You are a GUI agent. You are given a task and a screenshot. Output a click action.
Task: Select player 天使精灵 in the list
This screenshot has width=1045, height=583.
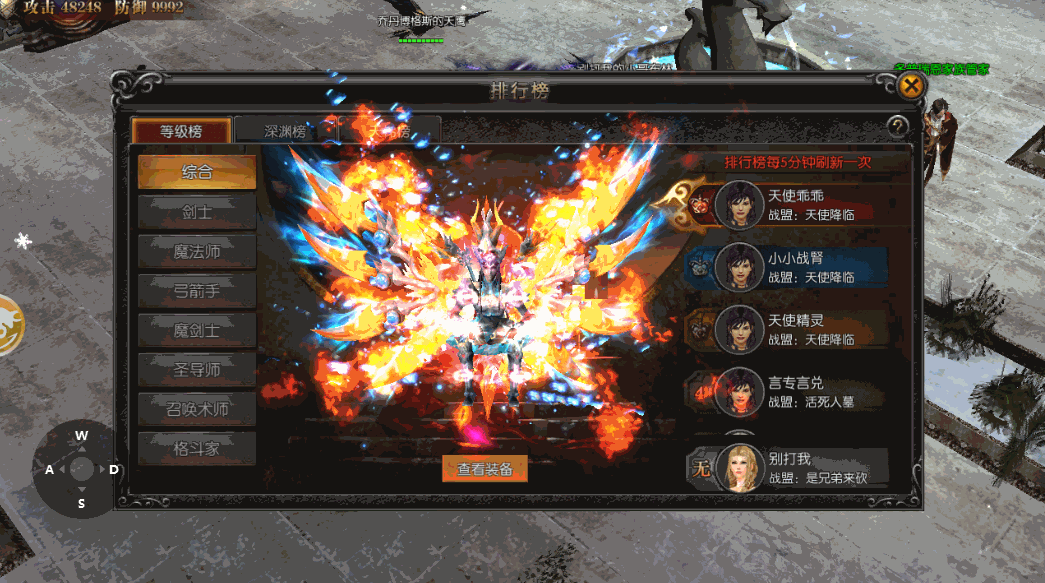(800, 329)
